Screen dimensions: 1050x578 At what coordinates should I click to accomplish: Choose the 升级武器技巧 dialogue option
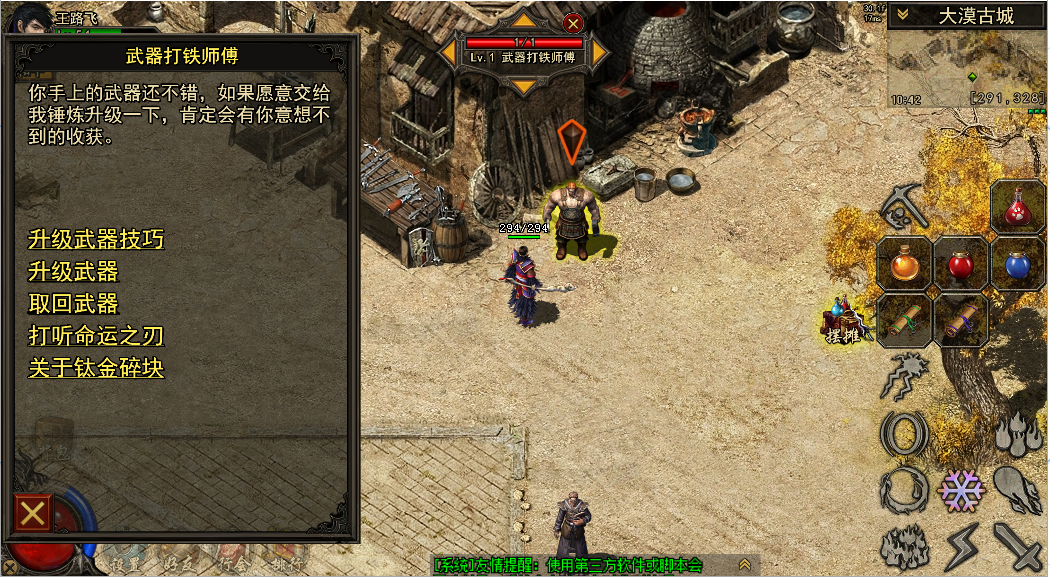click(x=96, y=240)
